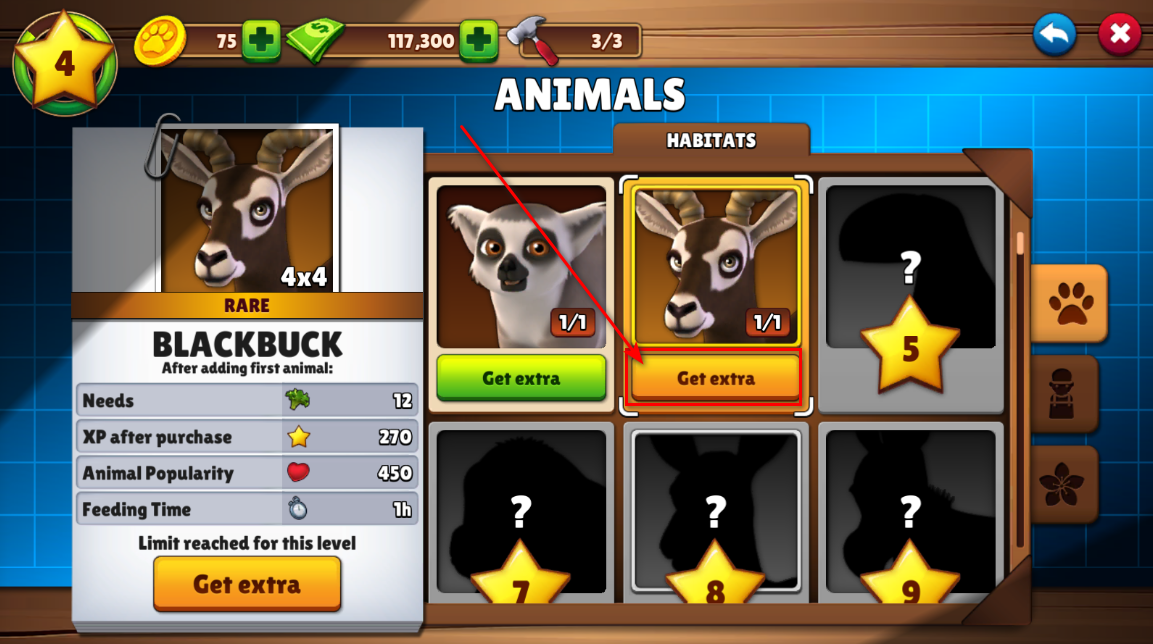
Task: Open the Habitats tab
Action: pyautogui.click(x=711, y=141)
